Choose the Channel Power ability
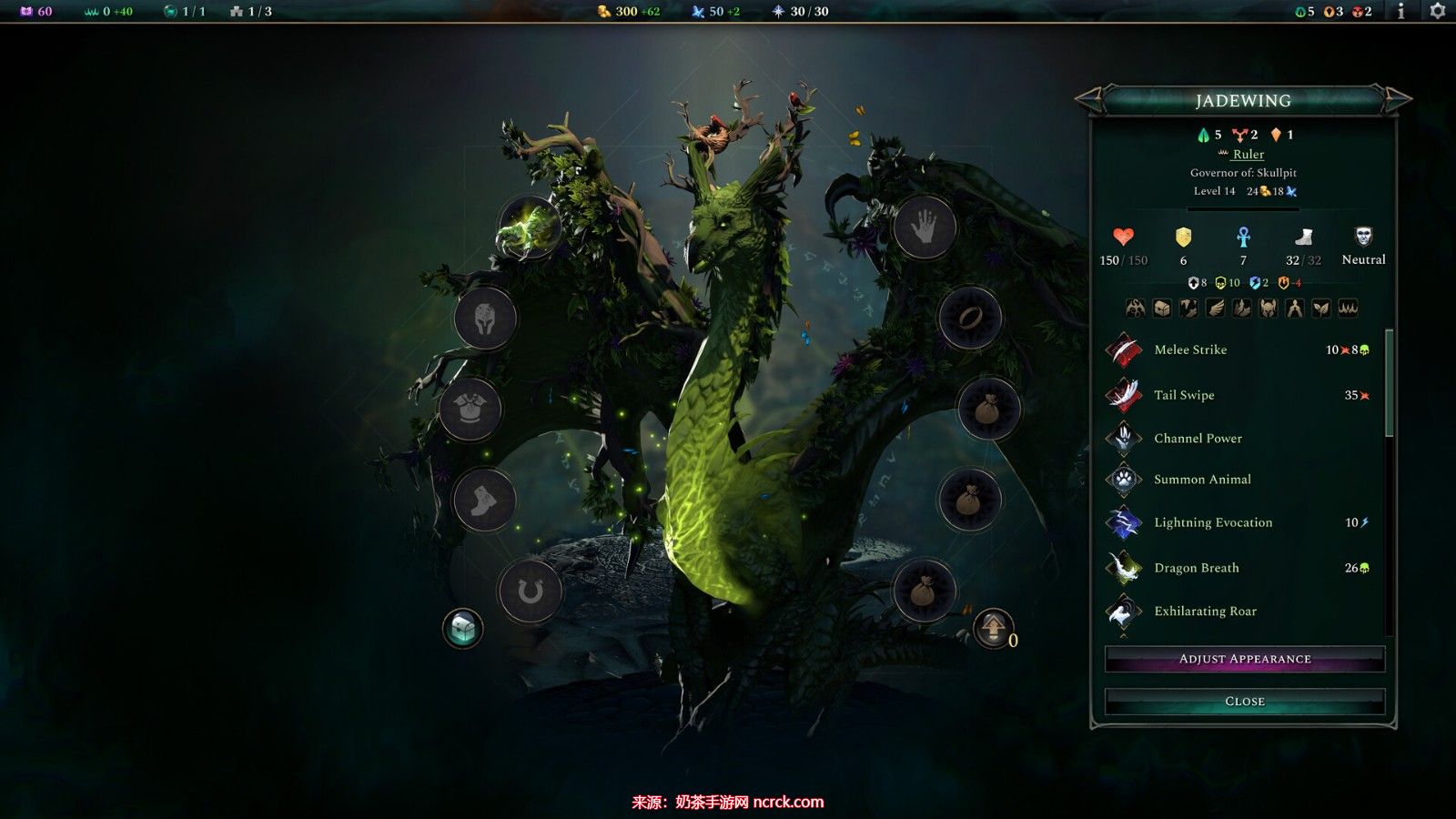1456x819 pixels. point(1198,438)
